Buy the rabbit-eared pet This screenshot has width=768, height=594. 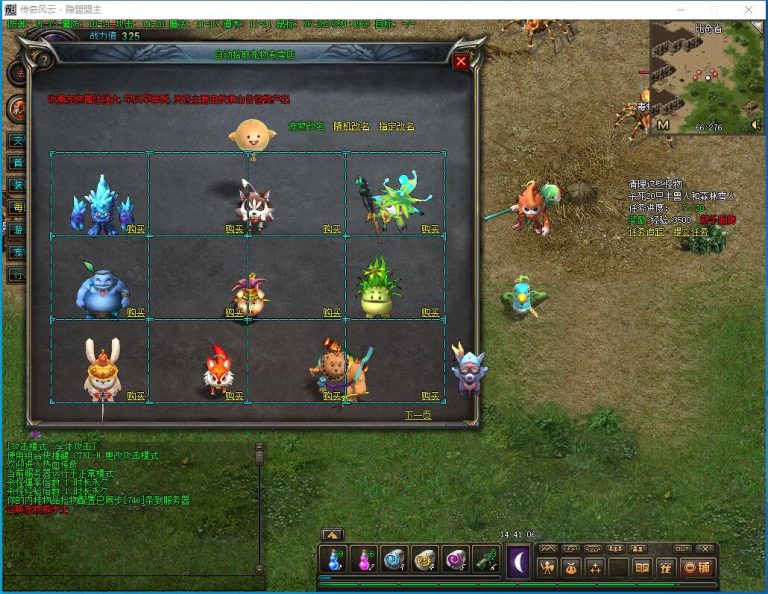pyautogui.click(x=136, y=395)
